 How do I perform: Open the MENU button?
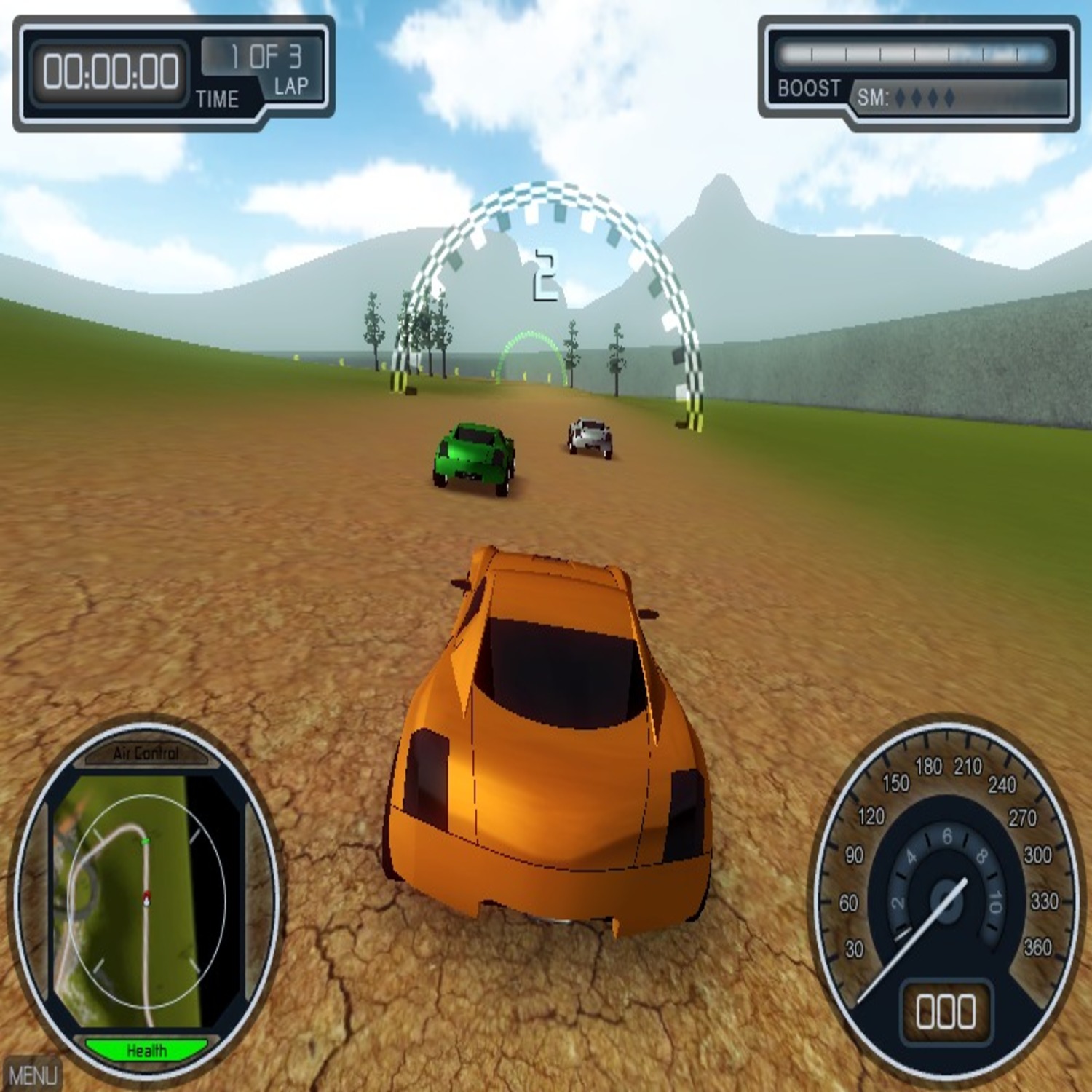tap(32, 1075)
